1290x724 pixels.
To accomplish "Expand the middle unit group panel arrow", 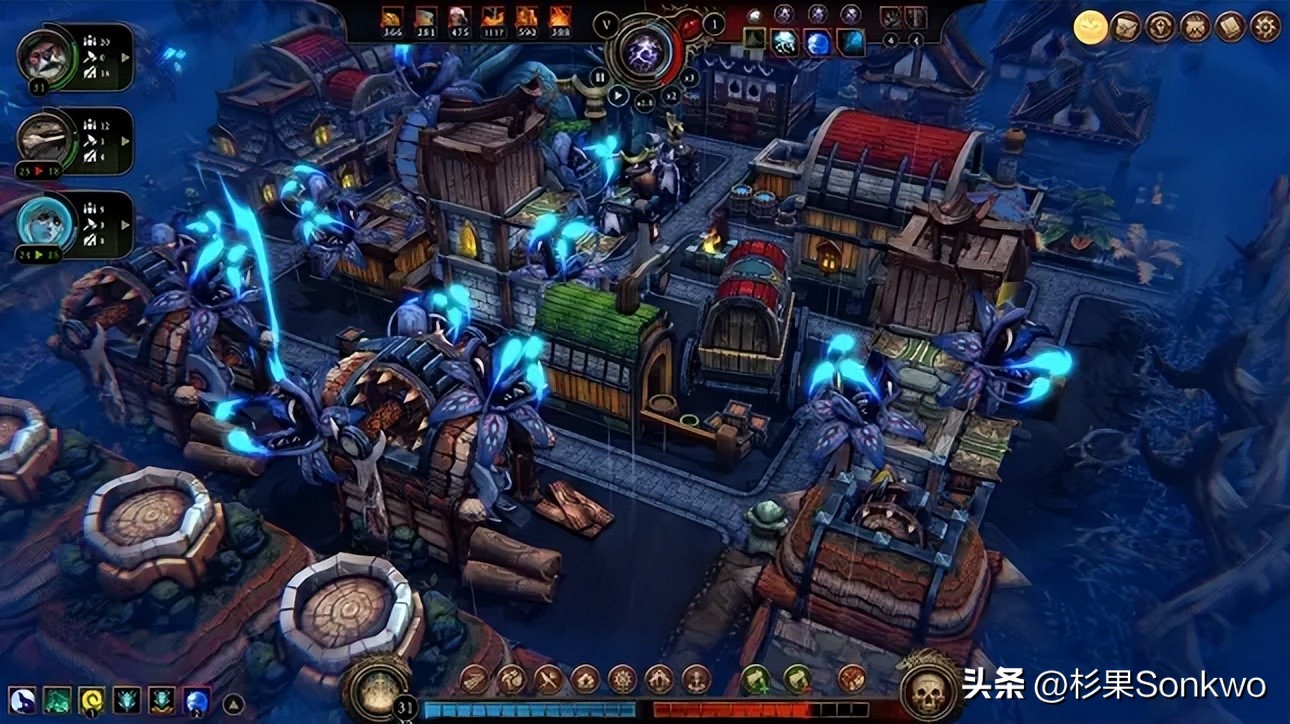I will (x=124, y=141).
